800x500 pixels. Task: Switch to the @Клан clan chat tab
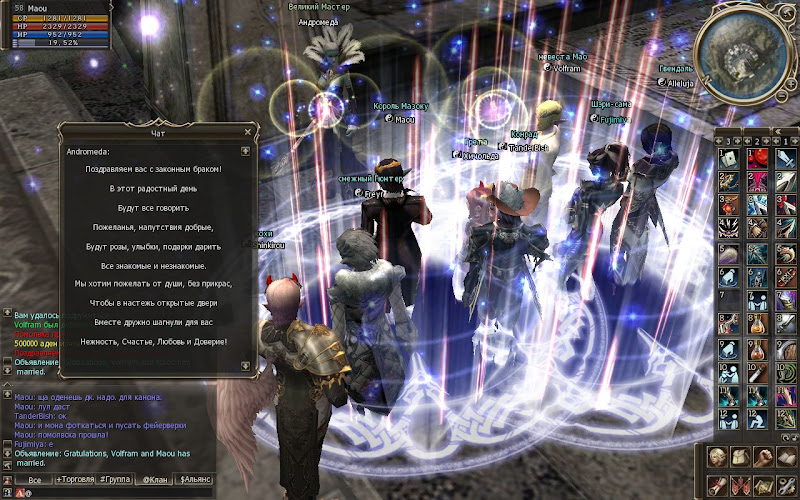(x=155, y=480)
